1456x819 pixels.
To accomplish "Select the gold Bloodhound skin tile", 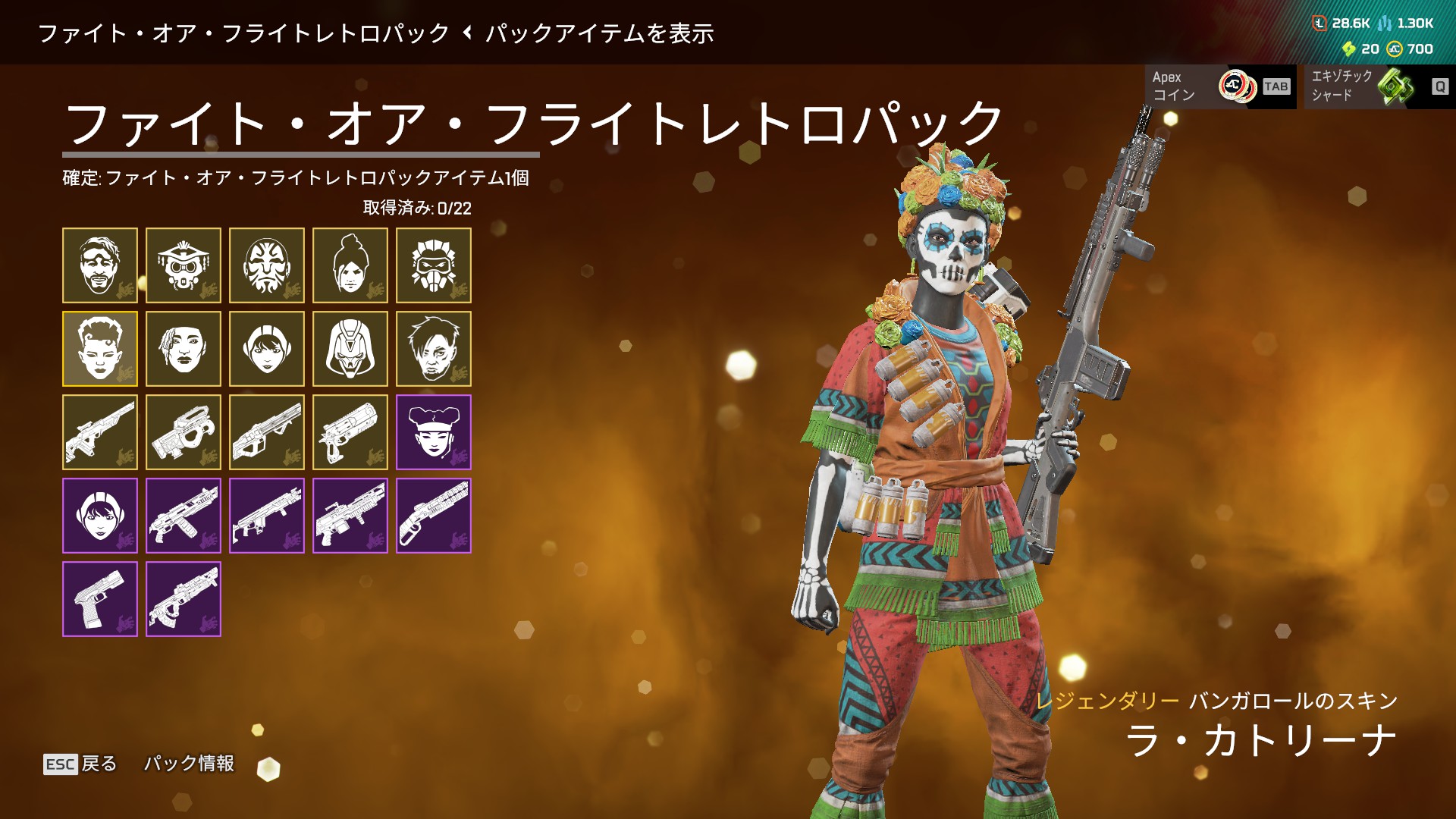I will (184, 265).
